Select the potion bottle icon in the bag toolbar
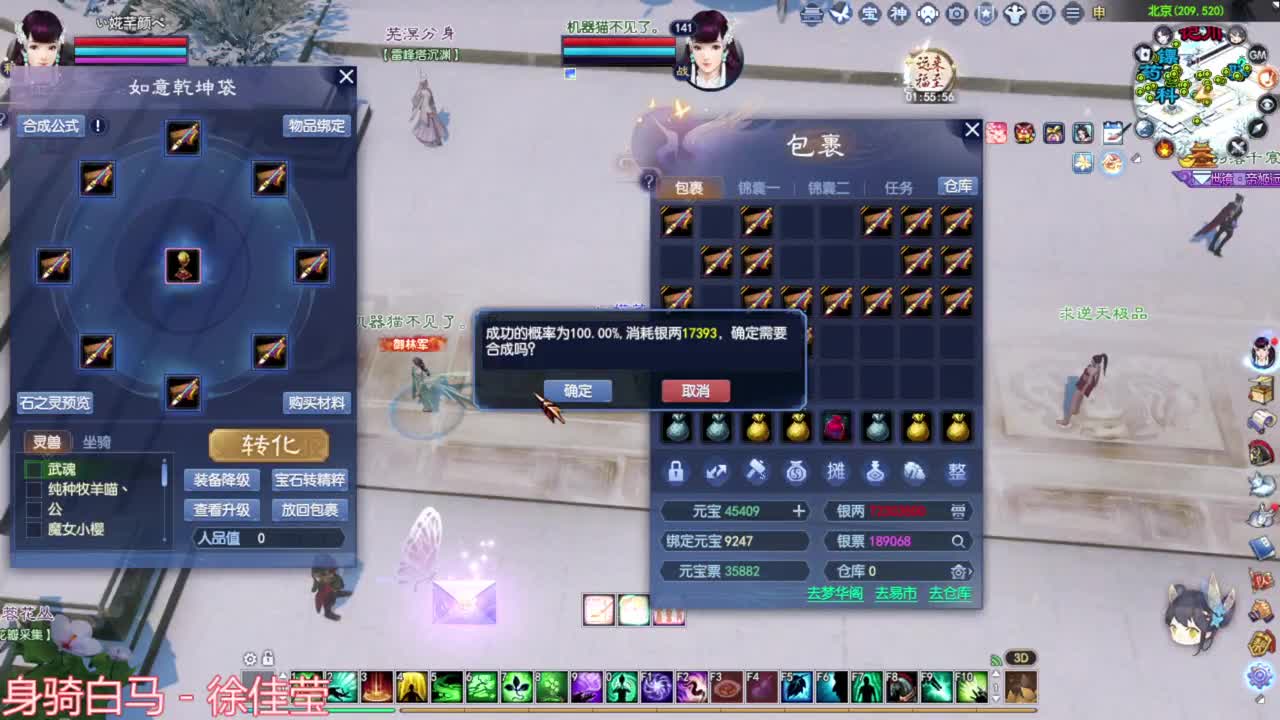Viewport: 1280px width, 720px height. (876, 472)
